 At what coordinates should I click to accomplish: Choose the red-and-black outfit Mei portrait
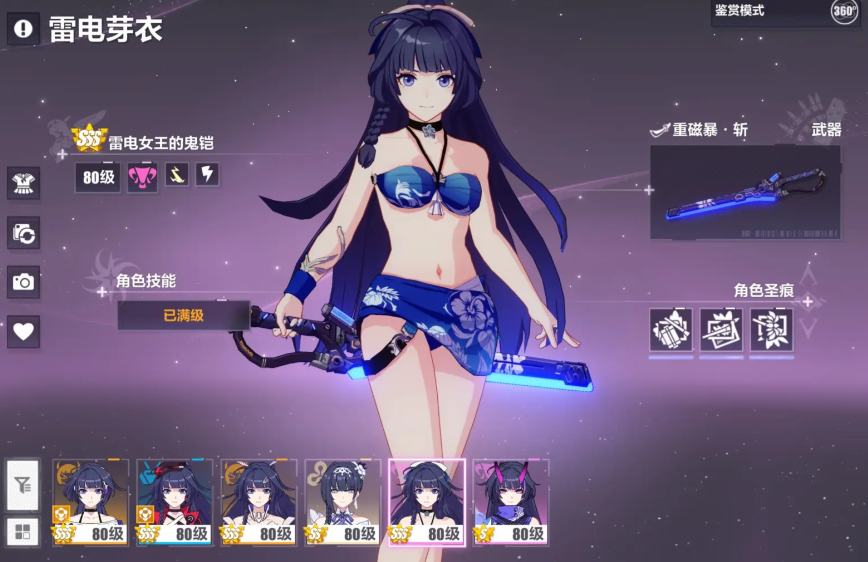(x=175, y=502)
